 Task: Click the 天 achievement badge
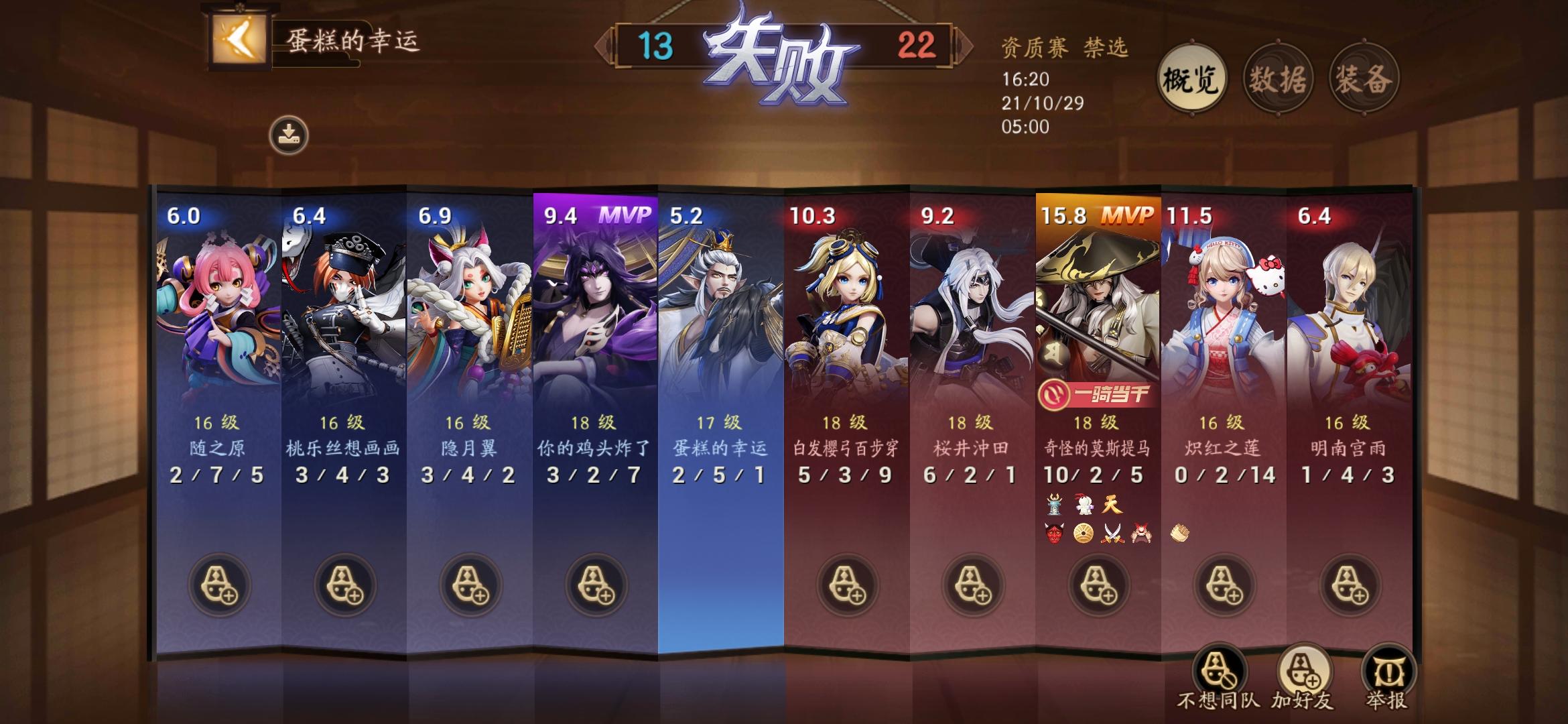(1112, 505)
